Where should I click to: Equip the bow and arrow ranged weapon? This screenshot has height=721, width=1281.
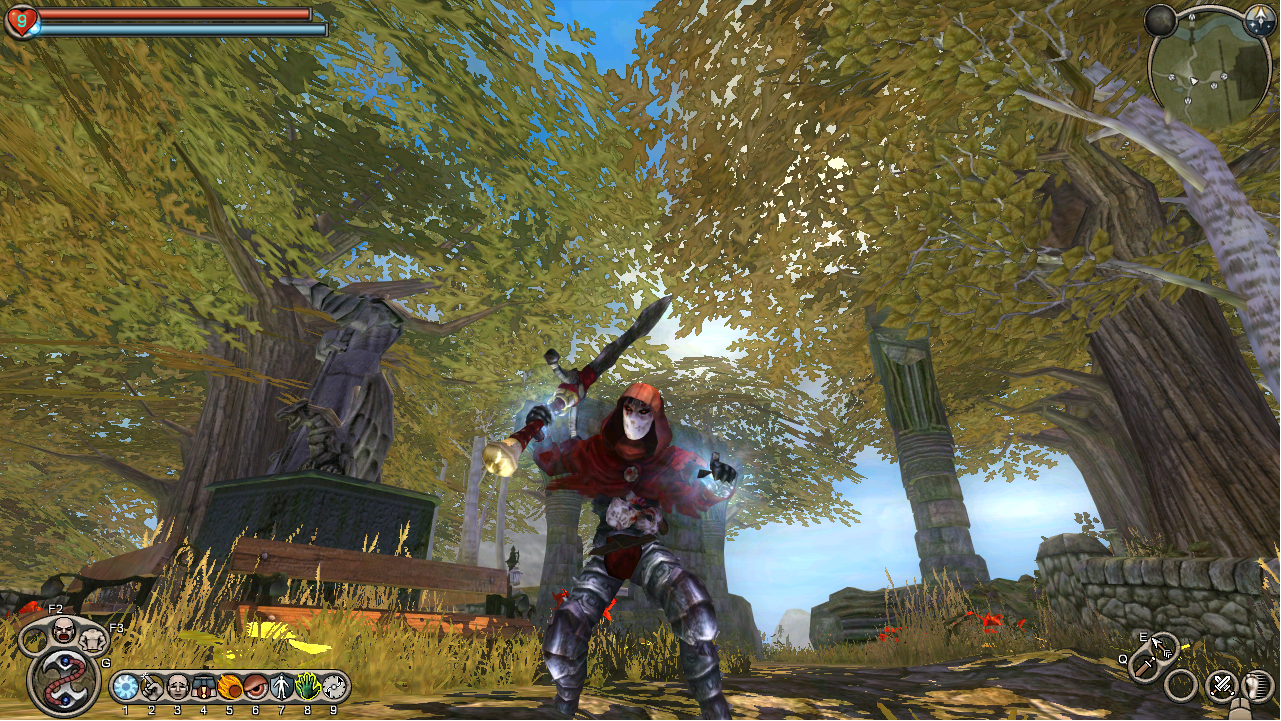pyautogui.click(x=1164, y=647)
